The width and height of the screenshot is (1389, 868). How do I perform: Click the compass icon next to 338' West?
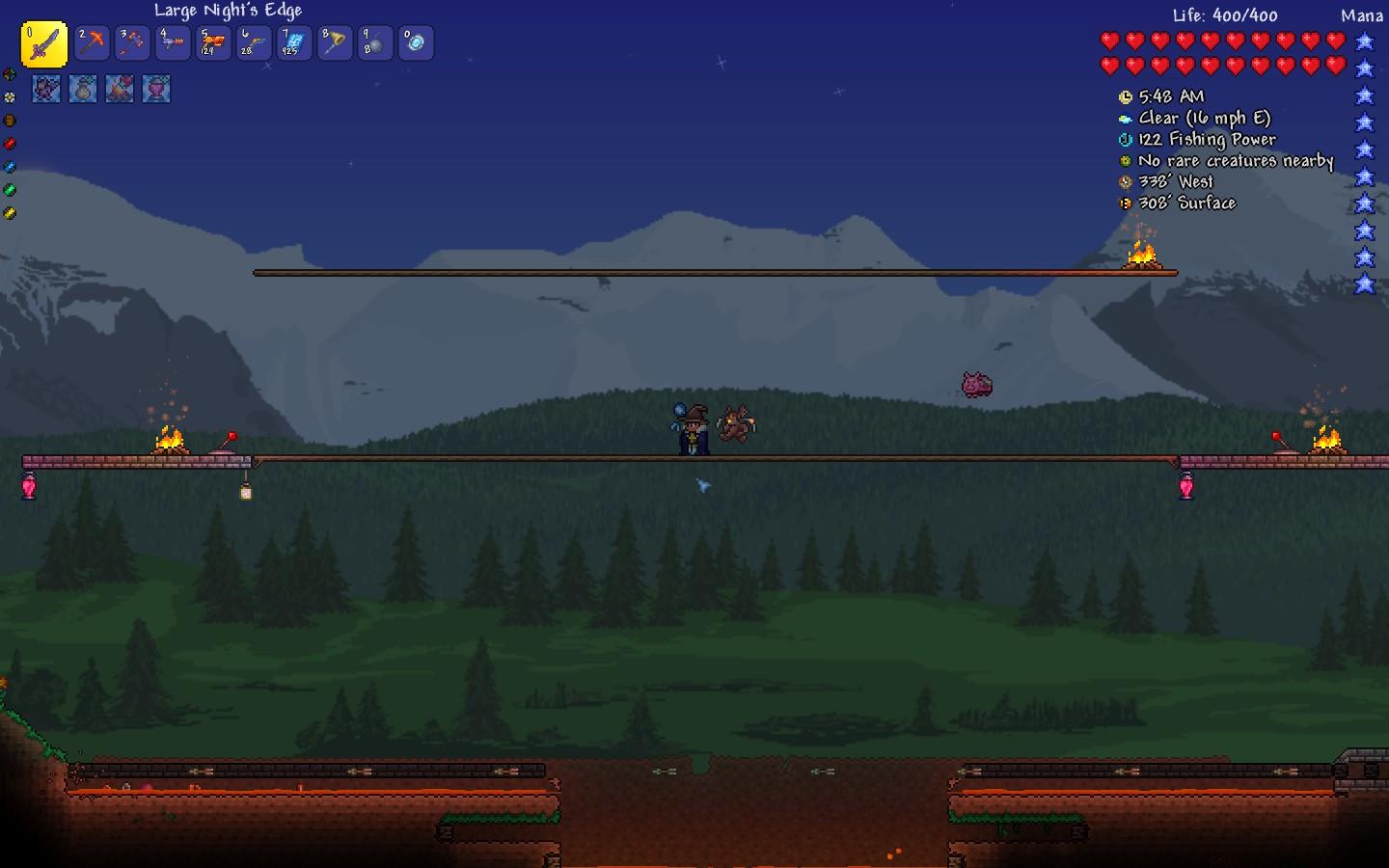(1125, 181)
